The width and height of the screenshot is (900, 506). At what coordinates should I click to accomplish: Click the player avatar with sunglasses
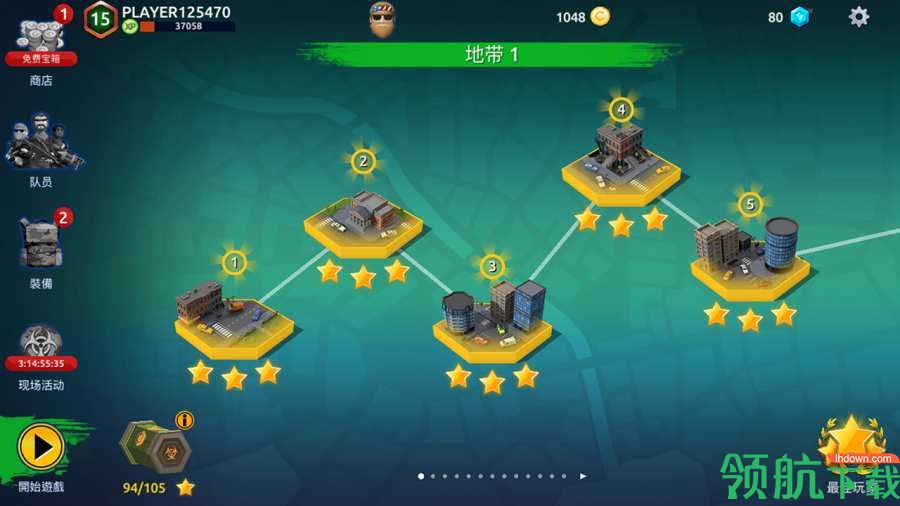coord(383,19)
